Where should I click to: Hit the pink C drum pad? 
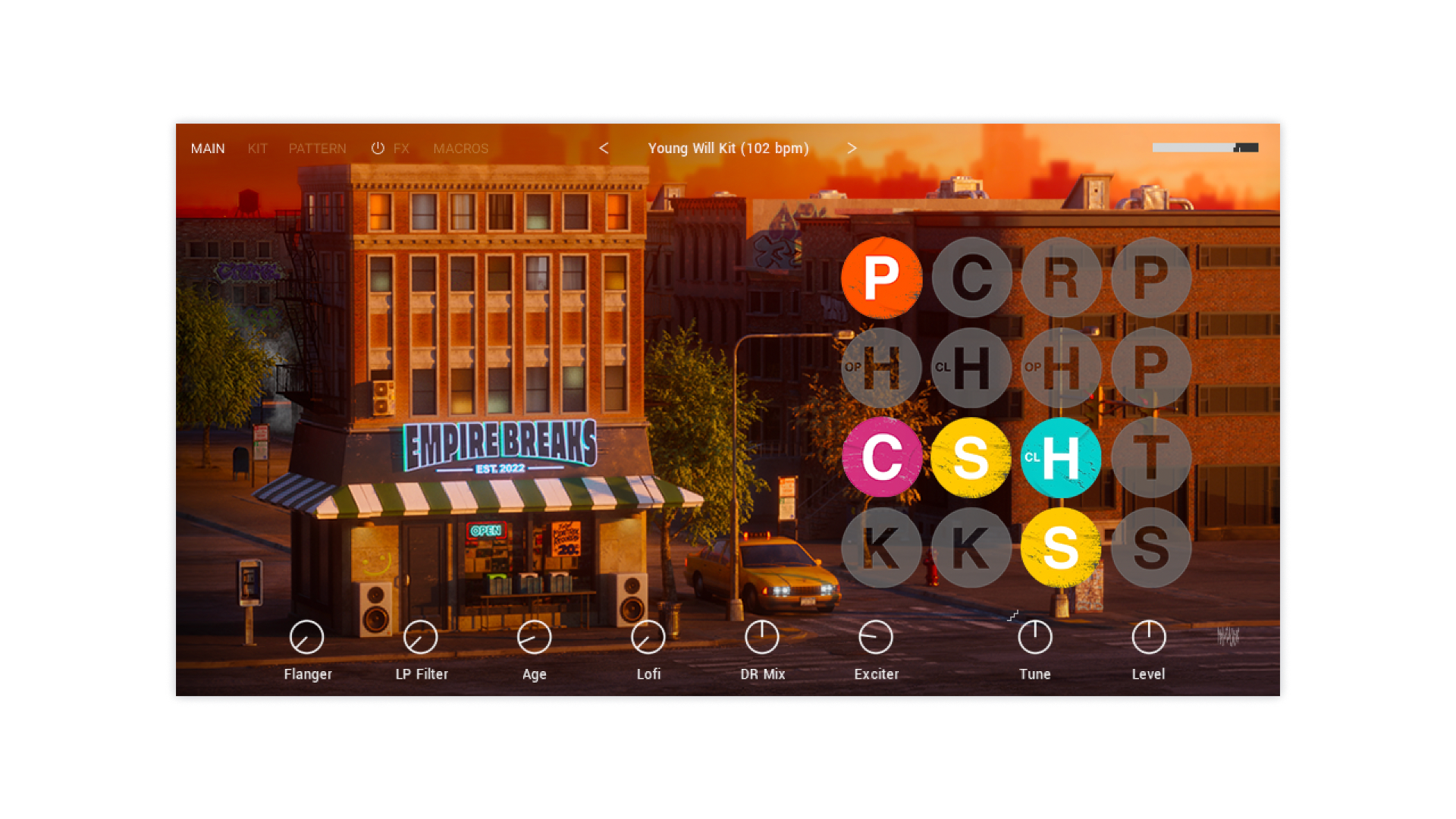coord(882,457)
